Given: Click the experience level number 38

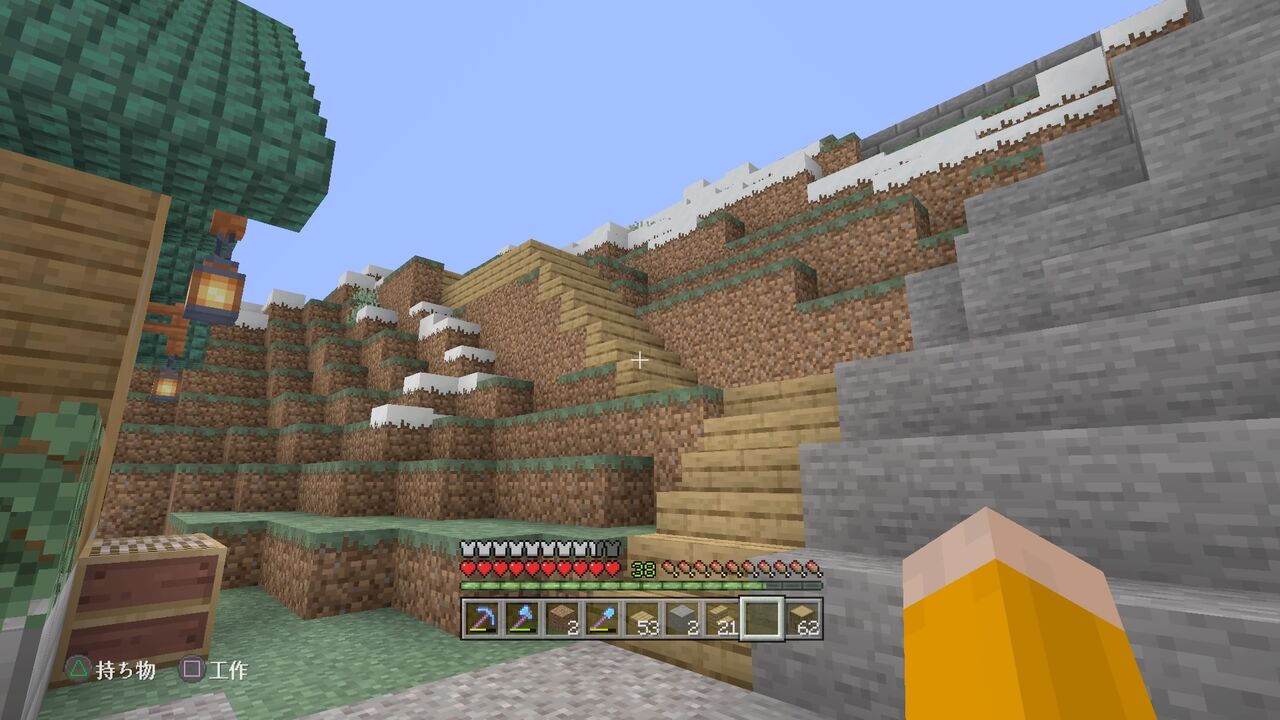Looking at the screenshot, I should click(x=644, y=567).
